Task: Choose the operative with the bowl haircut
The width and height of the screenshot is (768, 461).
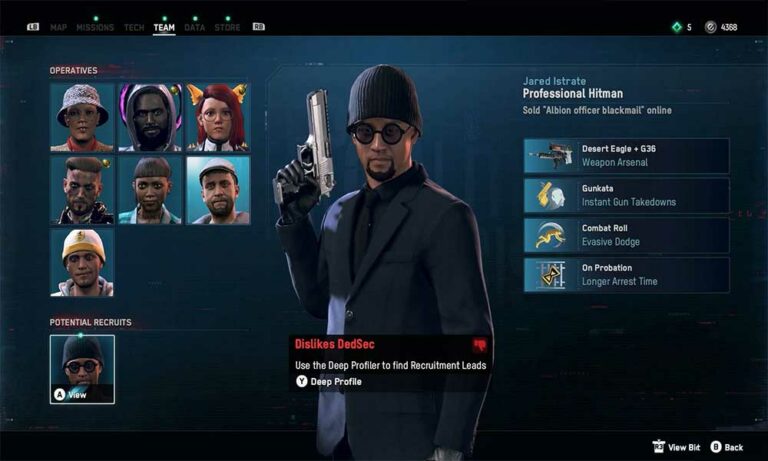Action: coord(150,190)
